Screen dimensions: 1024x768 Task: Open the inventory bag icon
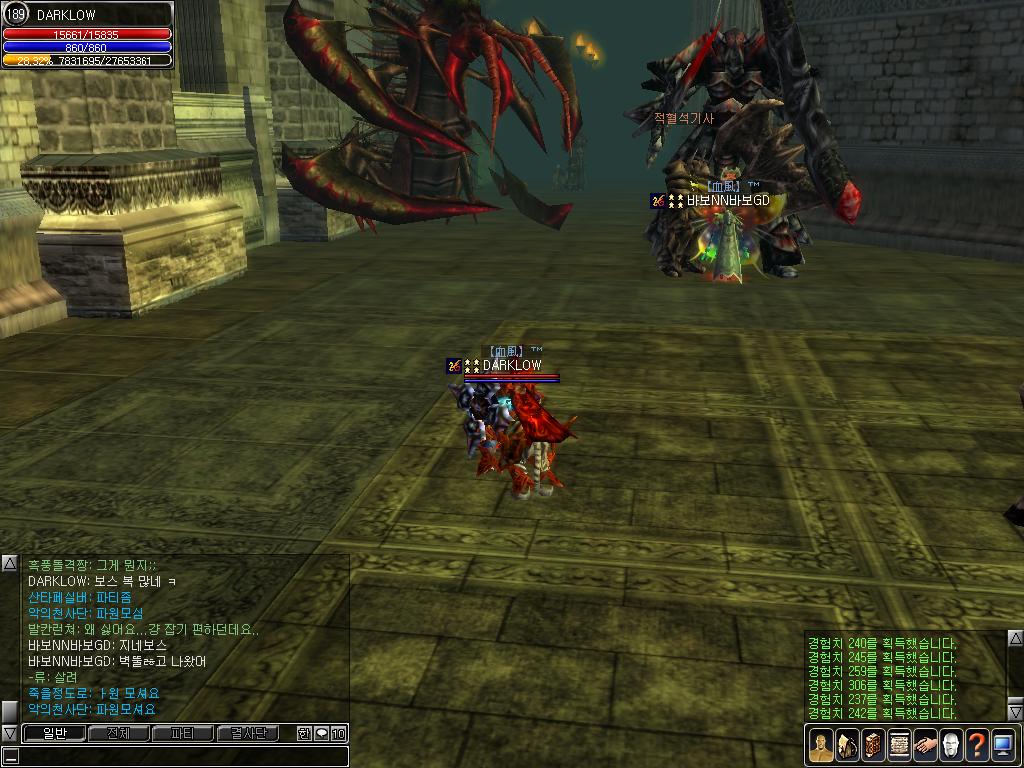846,746
